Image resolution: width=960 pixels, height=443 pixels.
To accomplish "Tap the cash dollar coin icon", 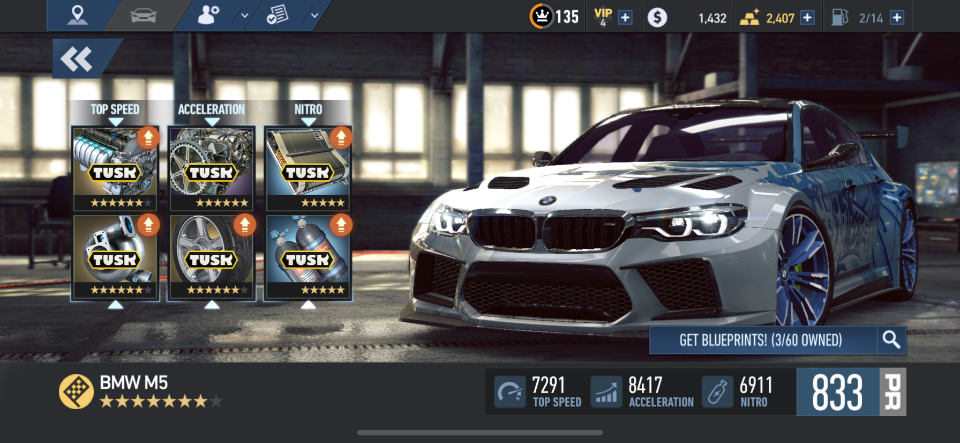I will 656,17.
